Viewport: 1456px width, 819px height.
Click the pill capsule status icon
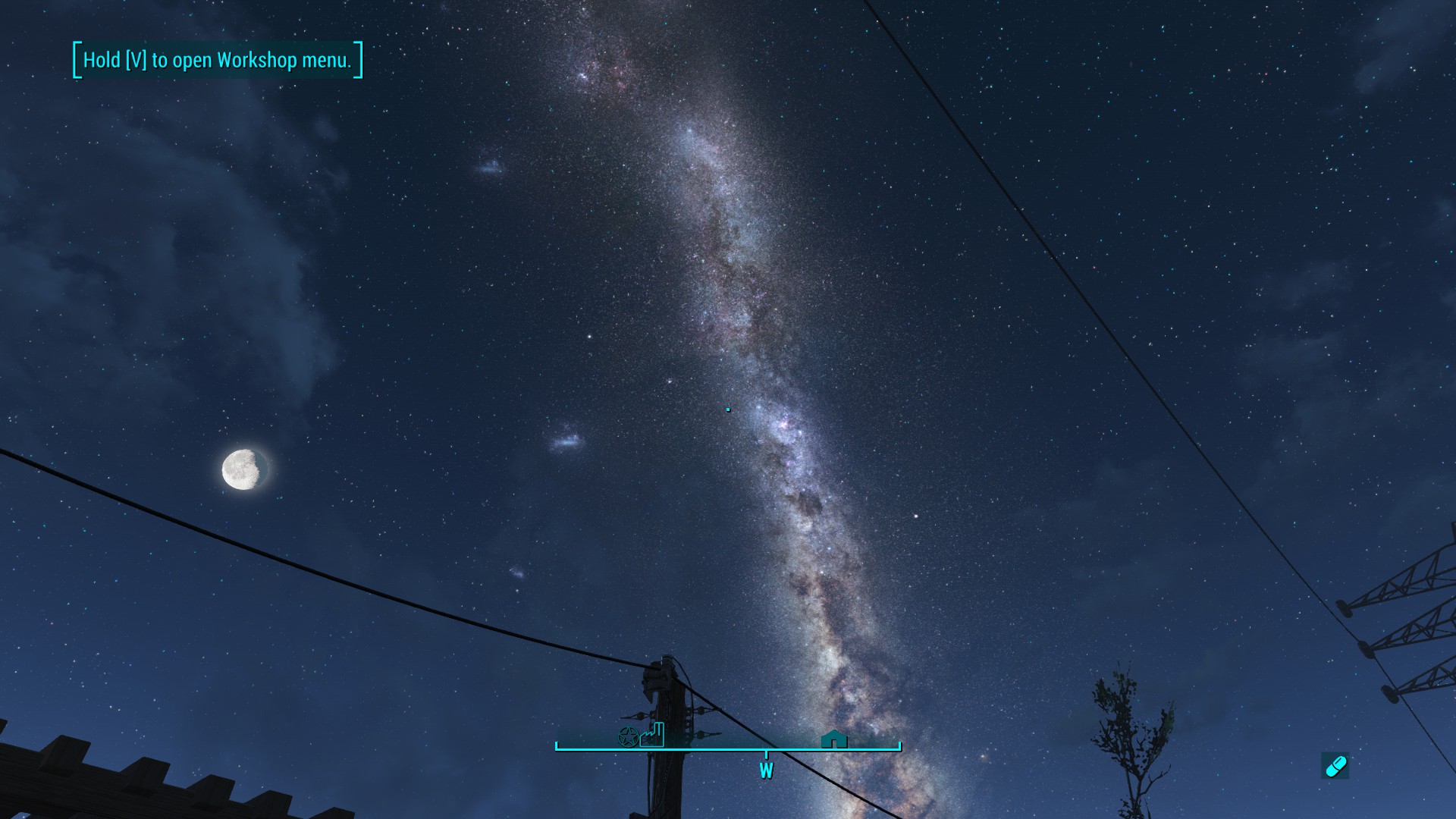pos(1335,766)
